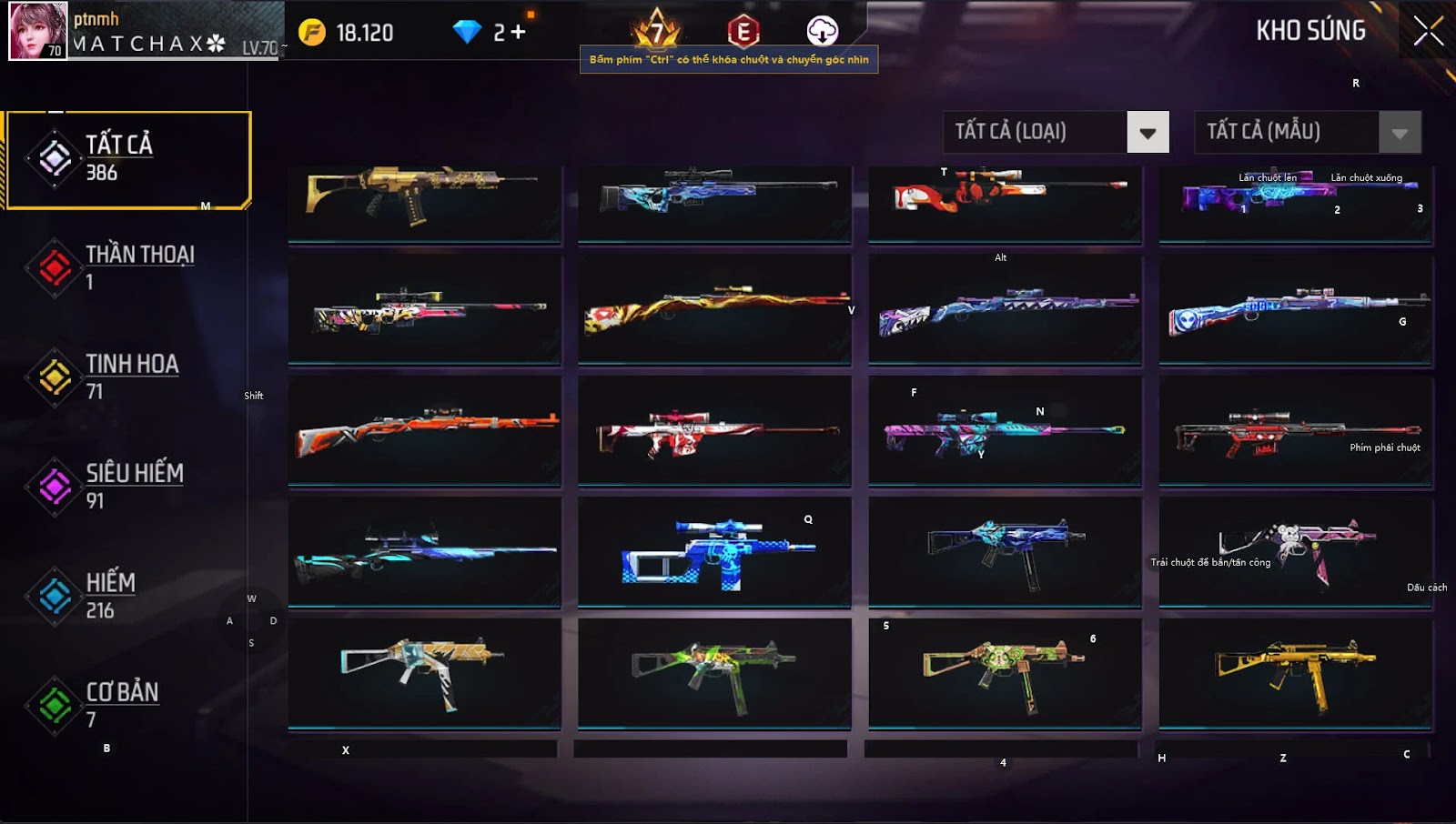Image resolution: width=1456 pixels, height=824 pixels.
Task: Pick the orange and black rifle skin
Action: click(x=424, y=431)
